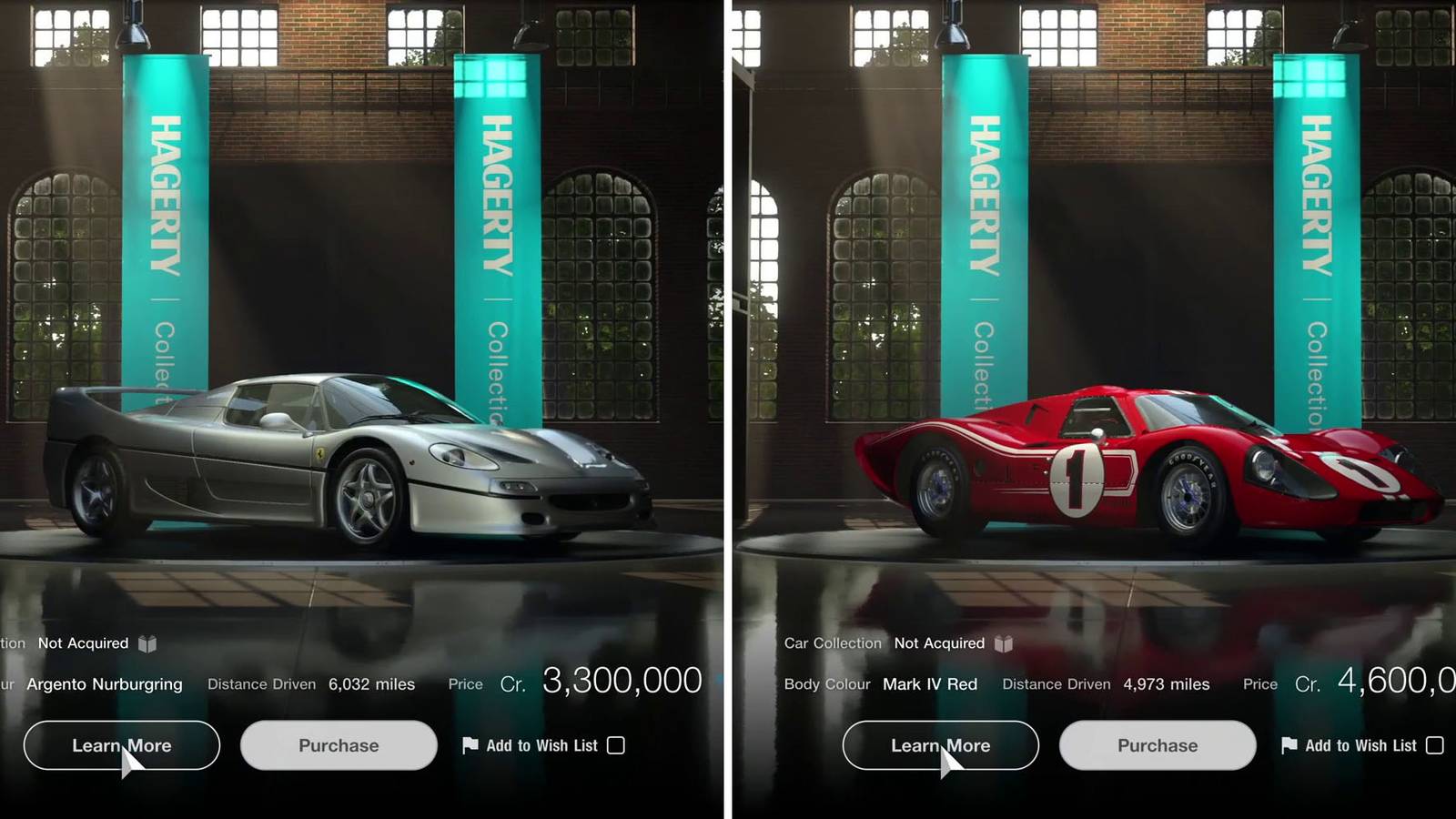
Task: Enable Add to Wish List for the red Ford GT
Action: tap(1436, 745)
